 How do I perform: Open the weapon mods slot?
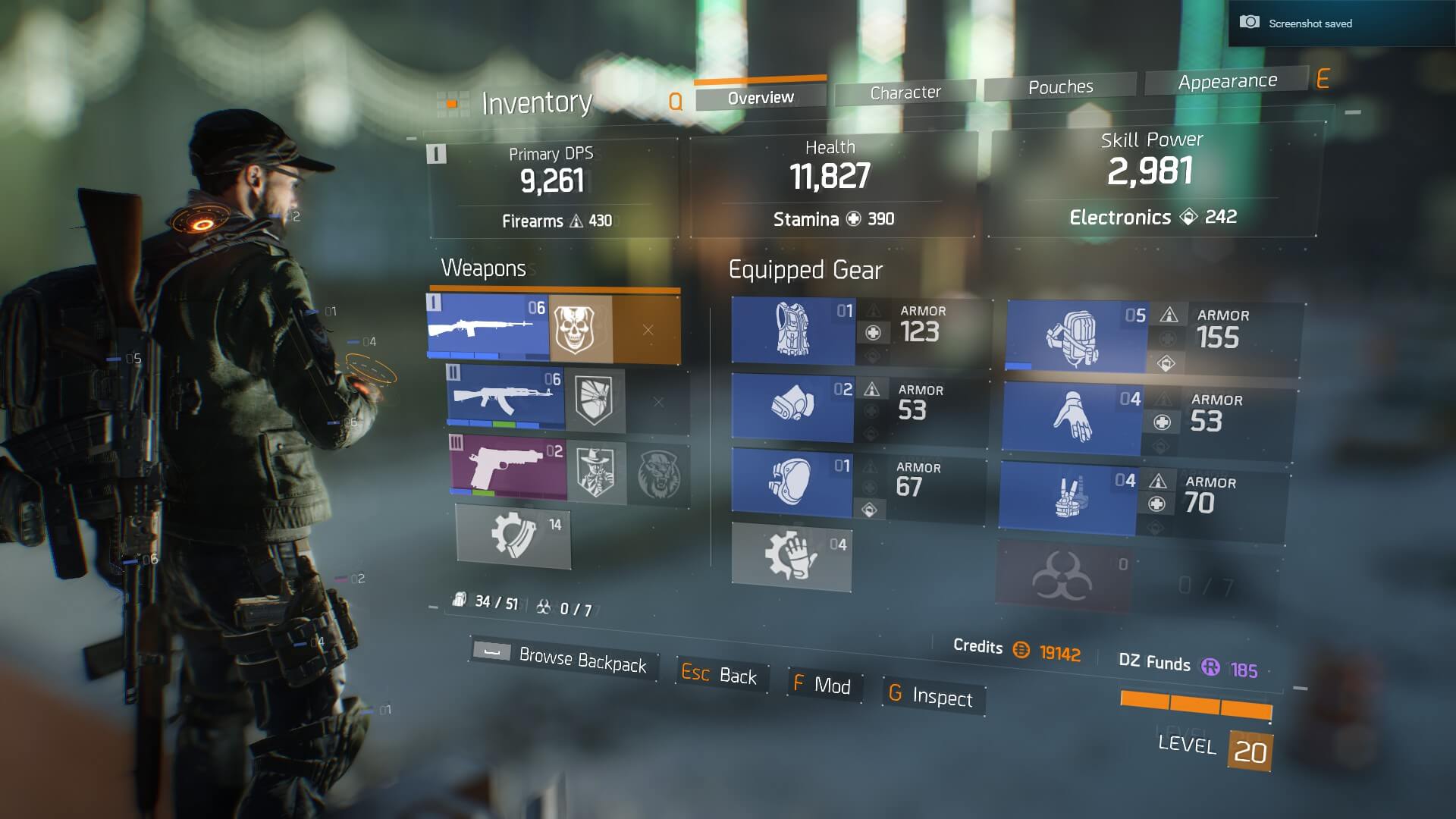(x=513, y=535)
